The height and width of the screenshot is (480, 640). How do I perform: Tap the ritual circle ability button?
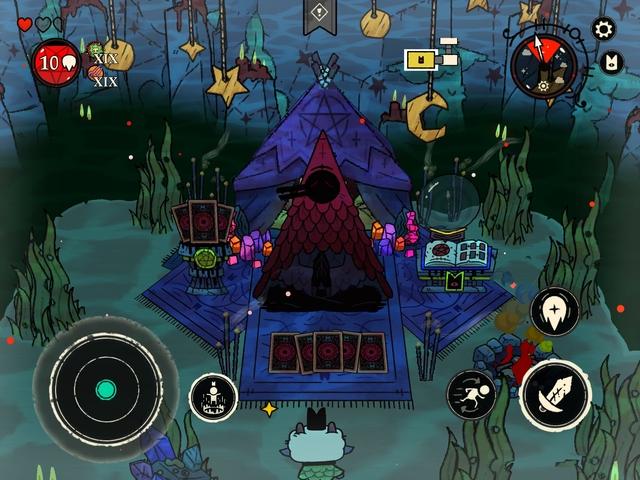(x=213, y=397)
